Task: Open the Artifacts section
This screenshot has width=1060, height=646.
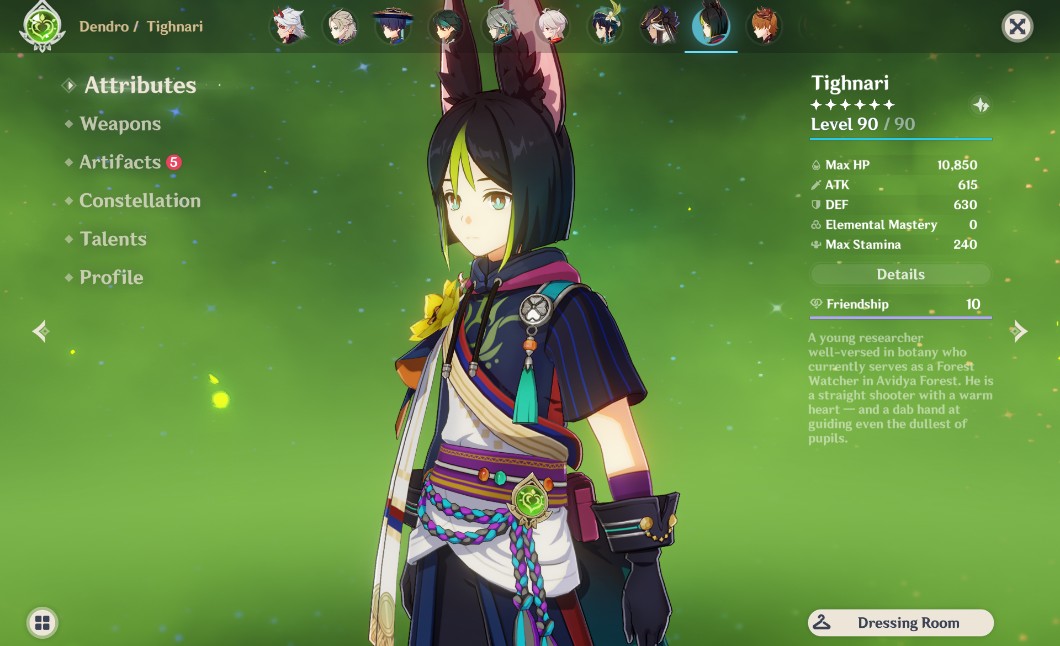Action: point(120,162)
